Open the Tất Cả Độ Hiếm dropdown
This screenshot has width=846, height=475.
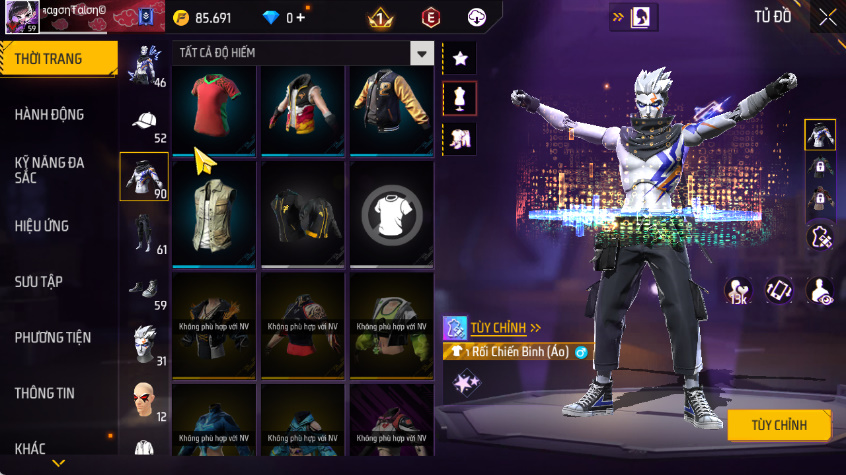[x=422, y=54]
